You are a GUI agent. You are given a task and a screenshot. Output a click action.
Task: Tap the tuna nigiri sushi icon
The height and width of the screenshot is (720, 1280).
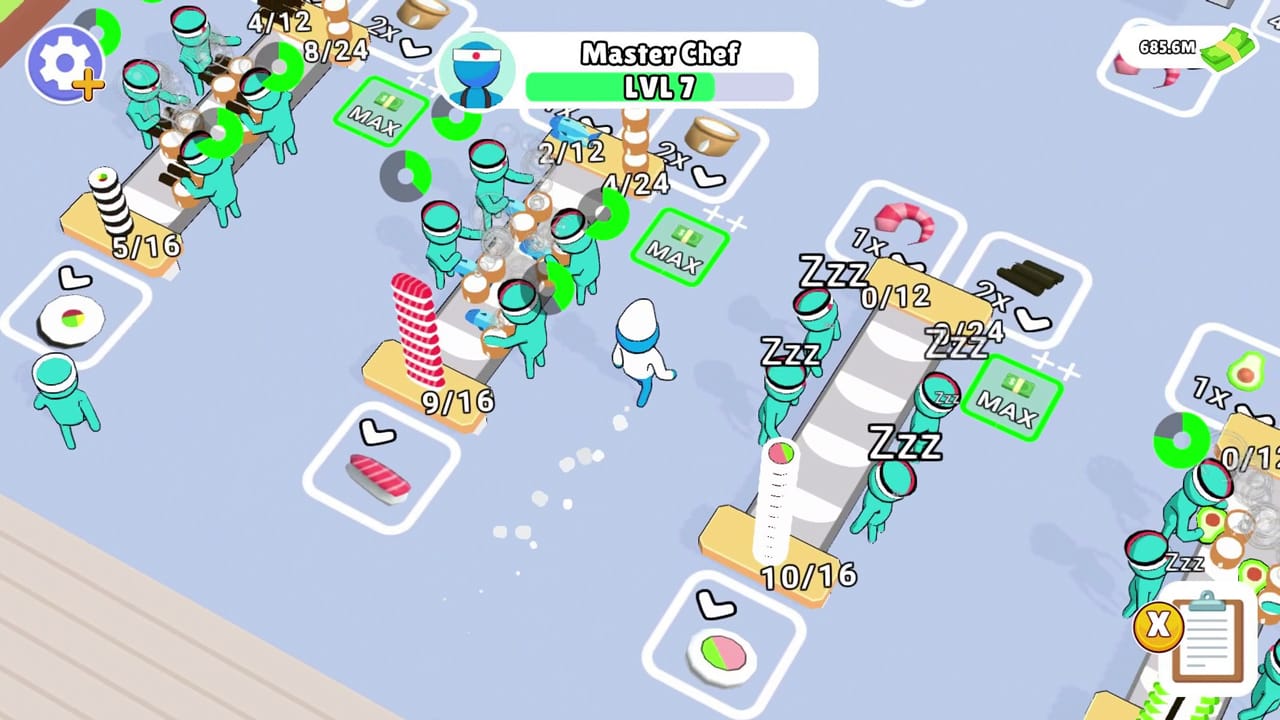pos(383,478)
